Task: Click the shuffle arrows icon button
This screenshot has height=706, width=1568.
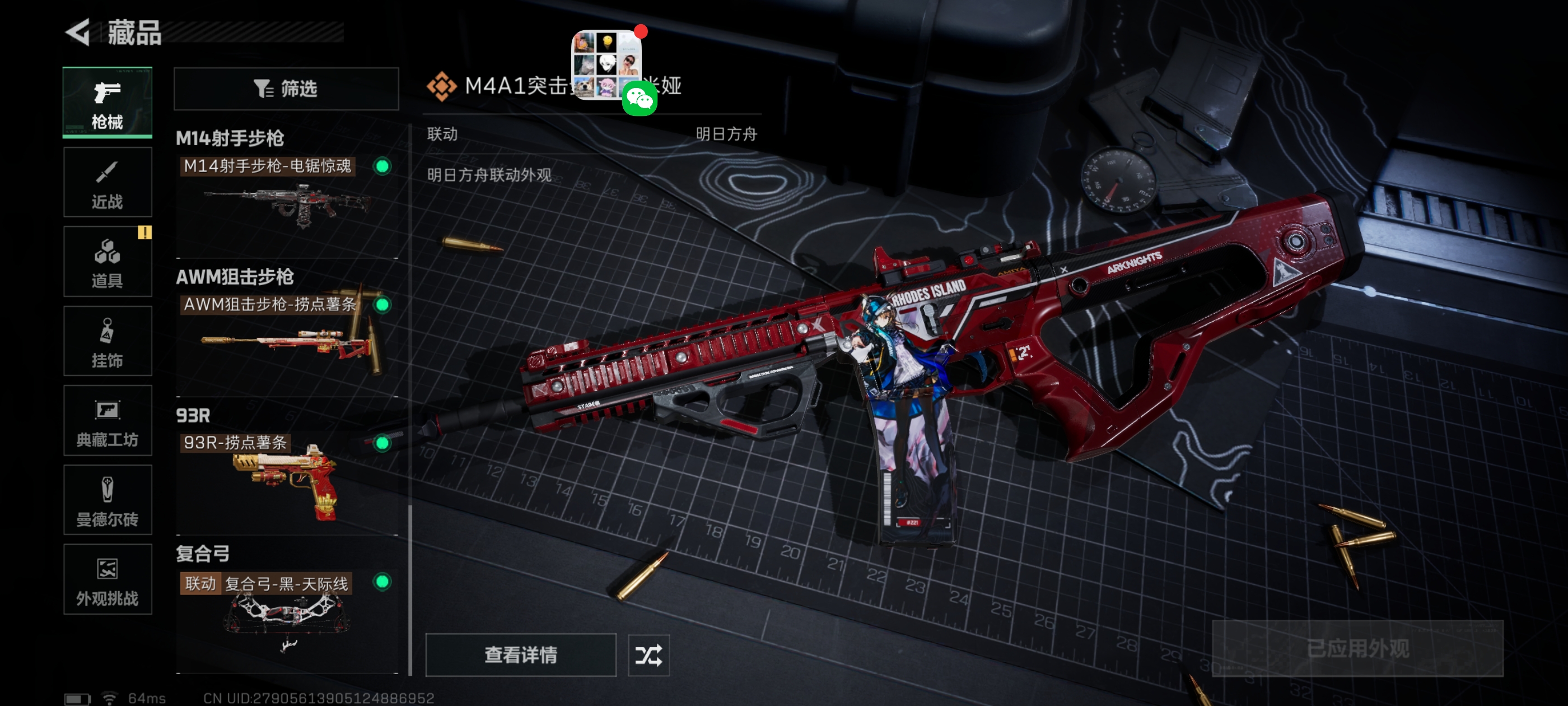Action: 648,656
